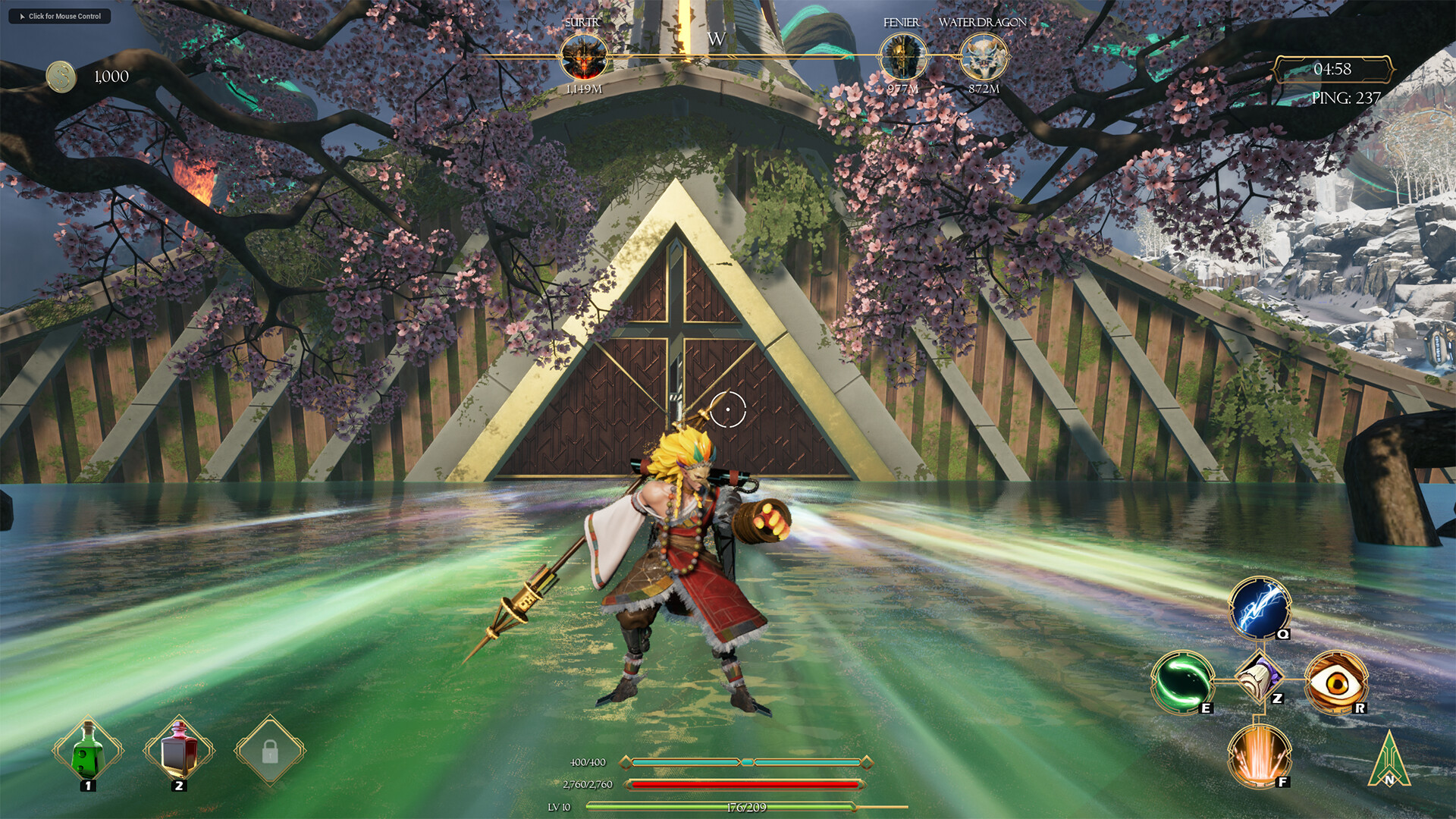The height and width of the screenshot is (819, 1456).
Task: Expand the PING 237 network indicator
Action: click(x=1348, y=97)
